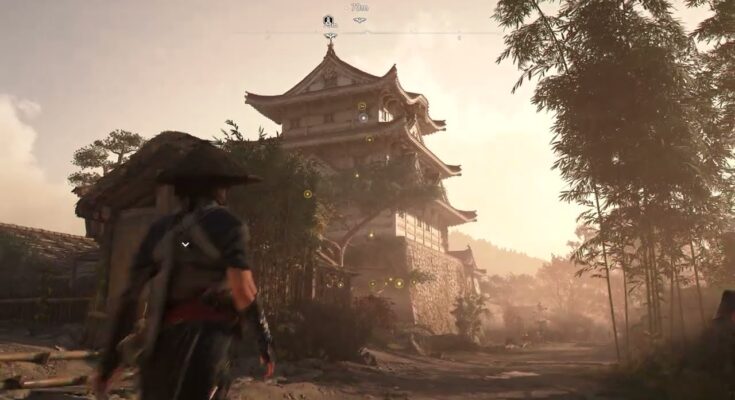This screenshot has height=400, width=735.
Task: Select the white glowing marker on the tower
Action: click(363, 117)
